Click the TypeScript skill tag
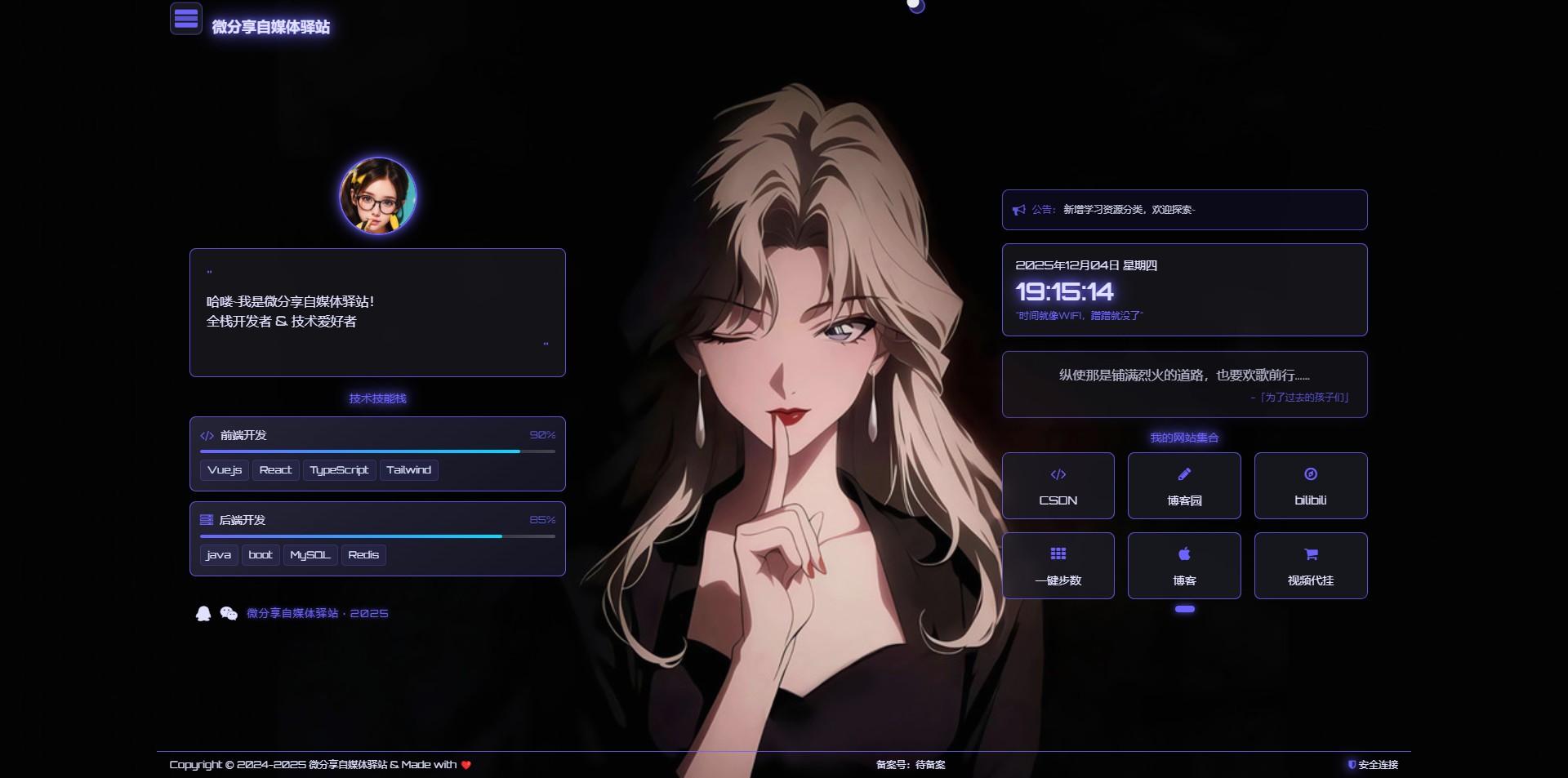The width and height of the screenshot is (1568, 778). pos(339,470)
